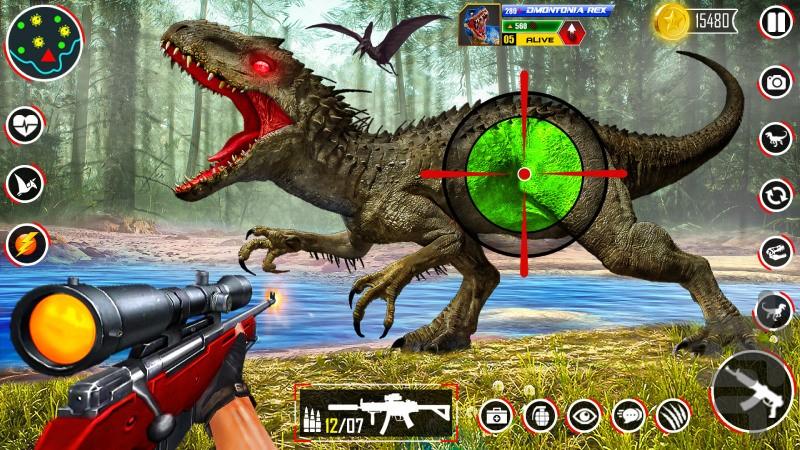This screenshot has height=450, width=800.
Task: Select the rifle weapon panel
Action: 377,411
